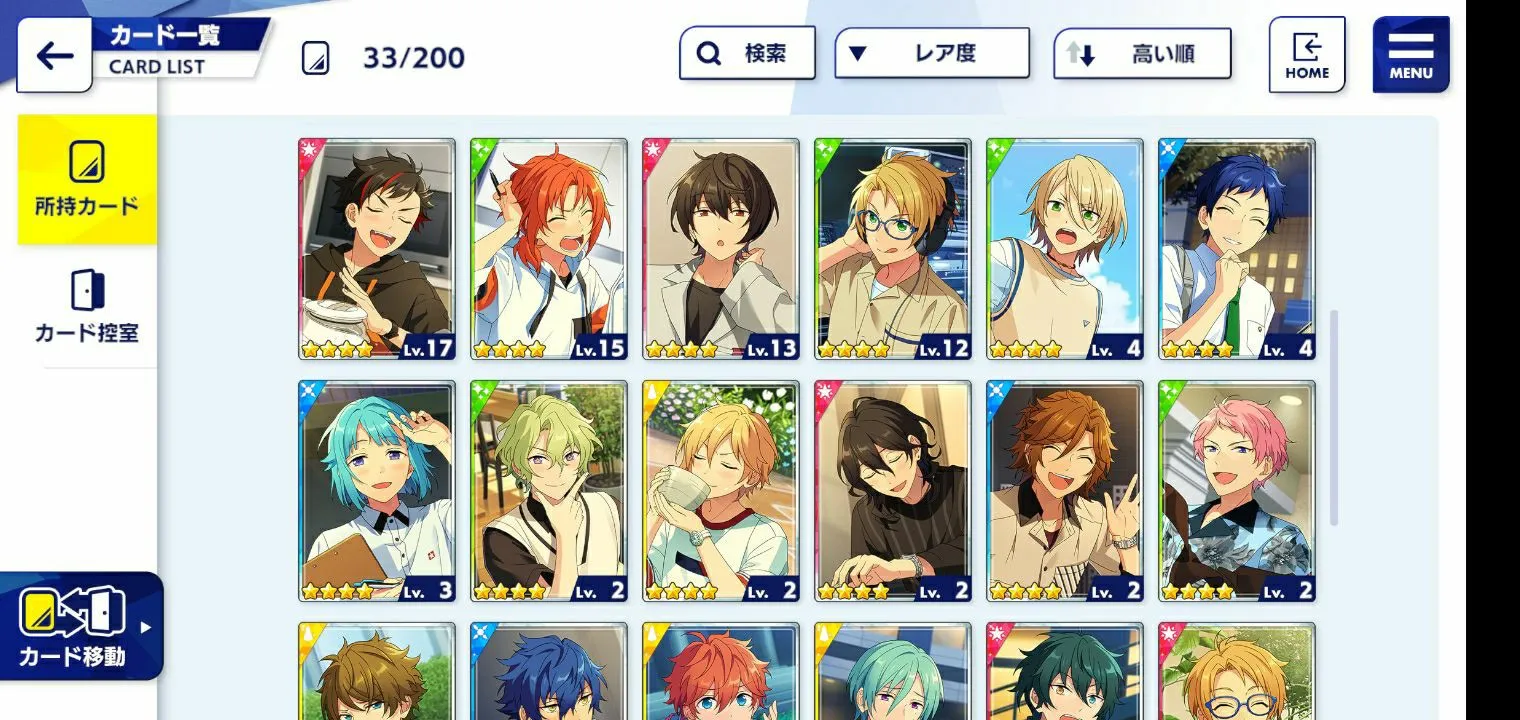
Task: Go back using the arrow button
Action: tap(54, 55)
